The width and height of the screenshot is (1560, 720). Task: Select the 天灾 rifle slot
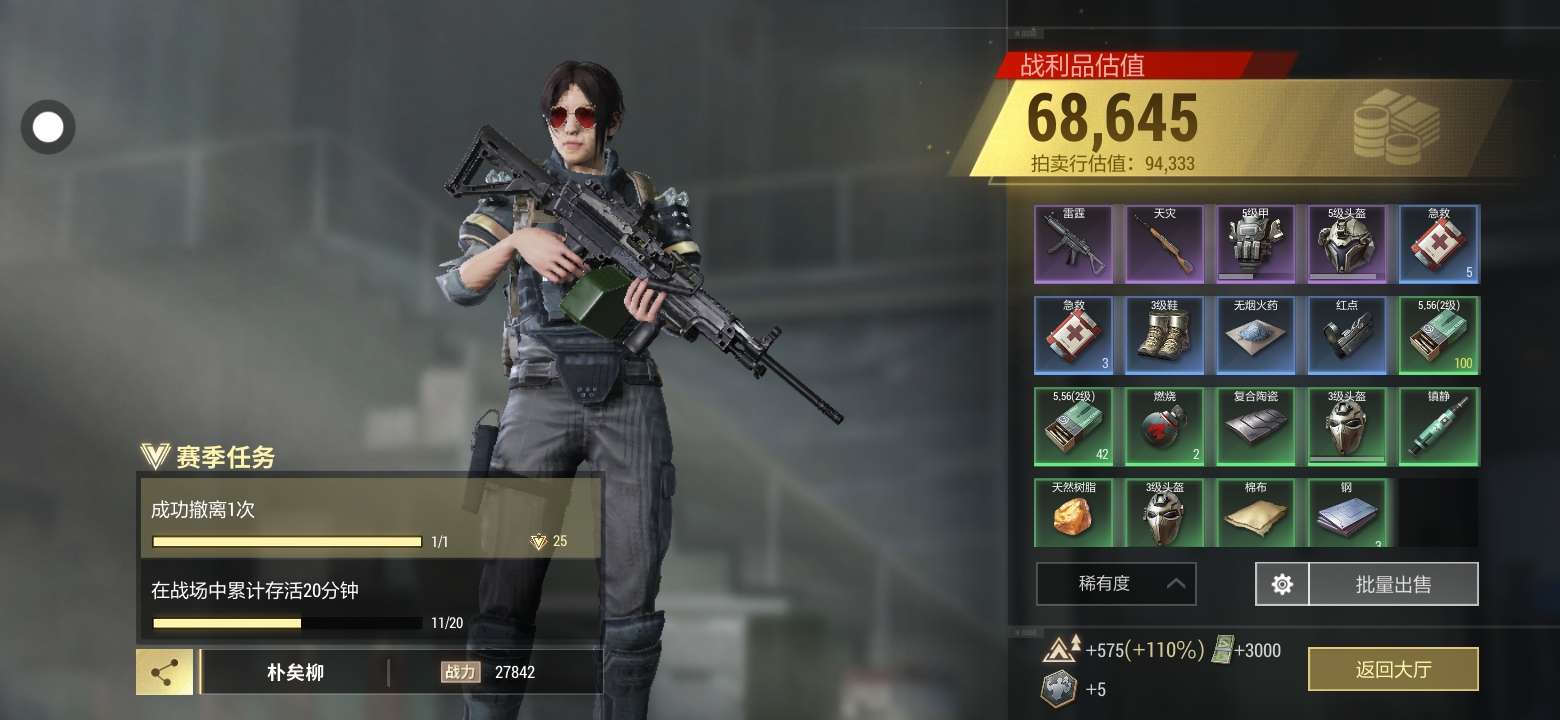[1164, 244]
